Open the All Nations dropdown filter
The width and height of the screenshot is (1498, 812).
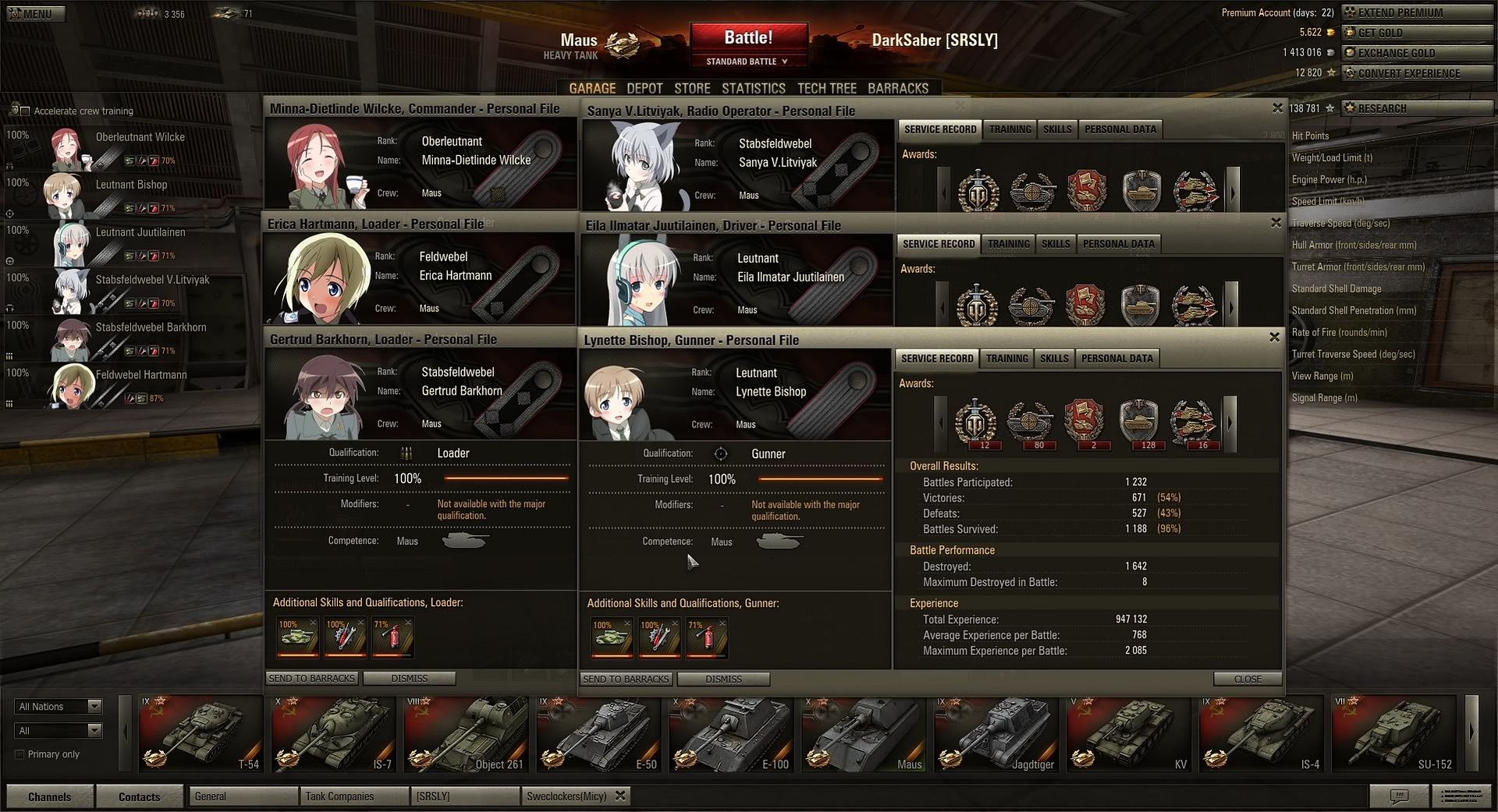pos(59,707)
